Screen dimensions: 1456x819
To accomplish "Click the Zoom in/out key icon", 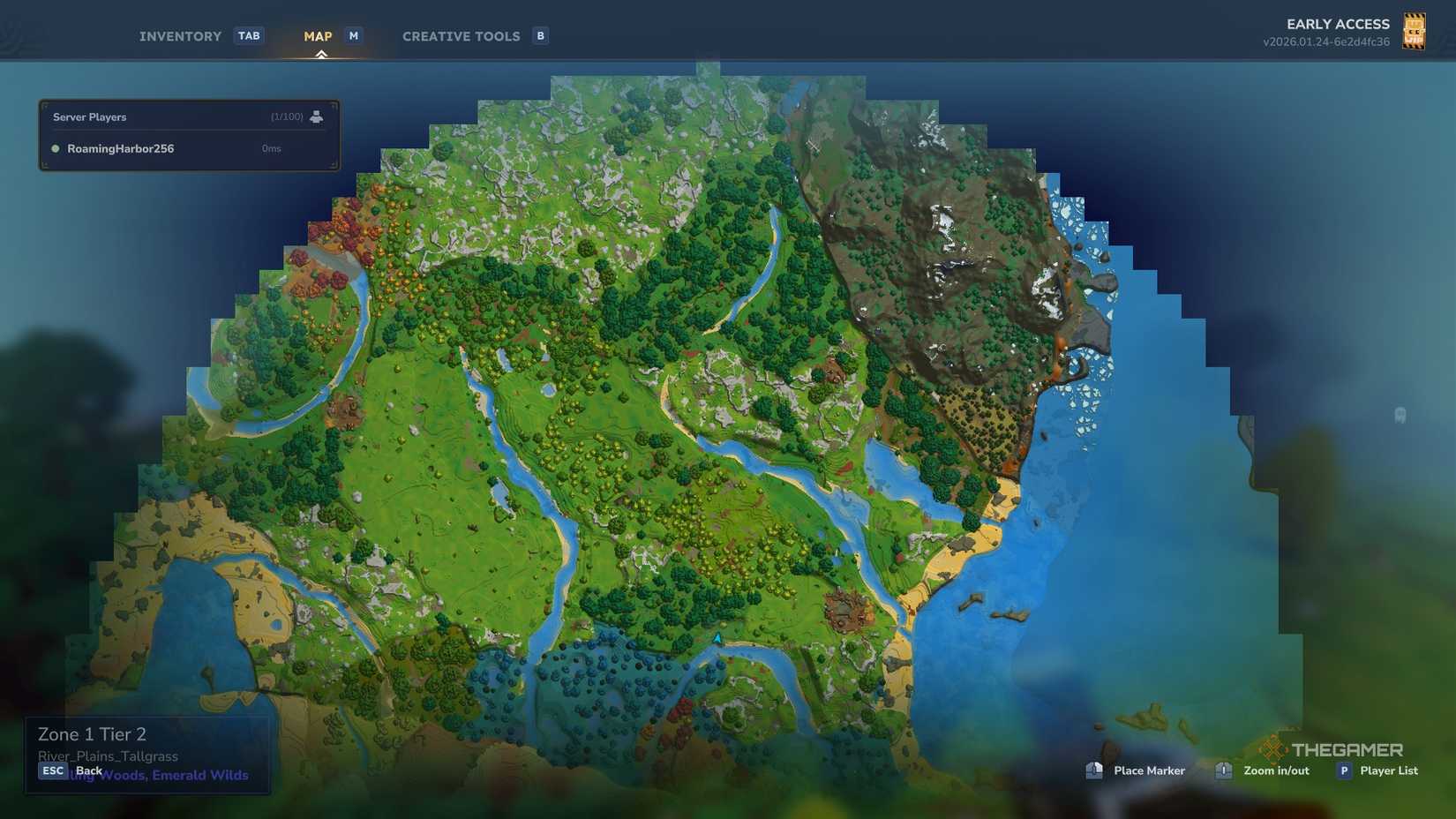I will 1223,770.
